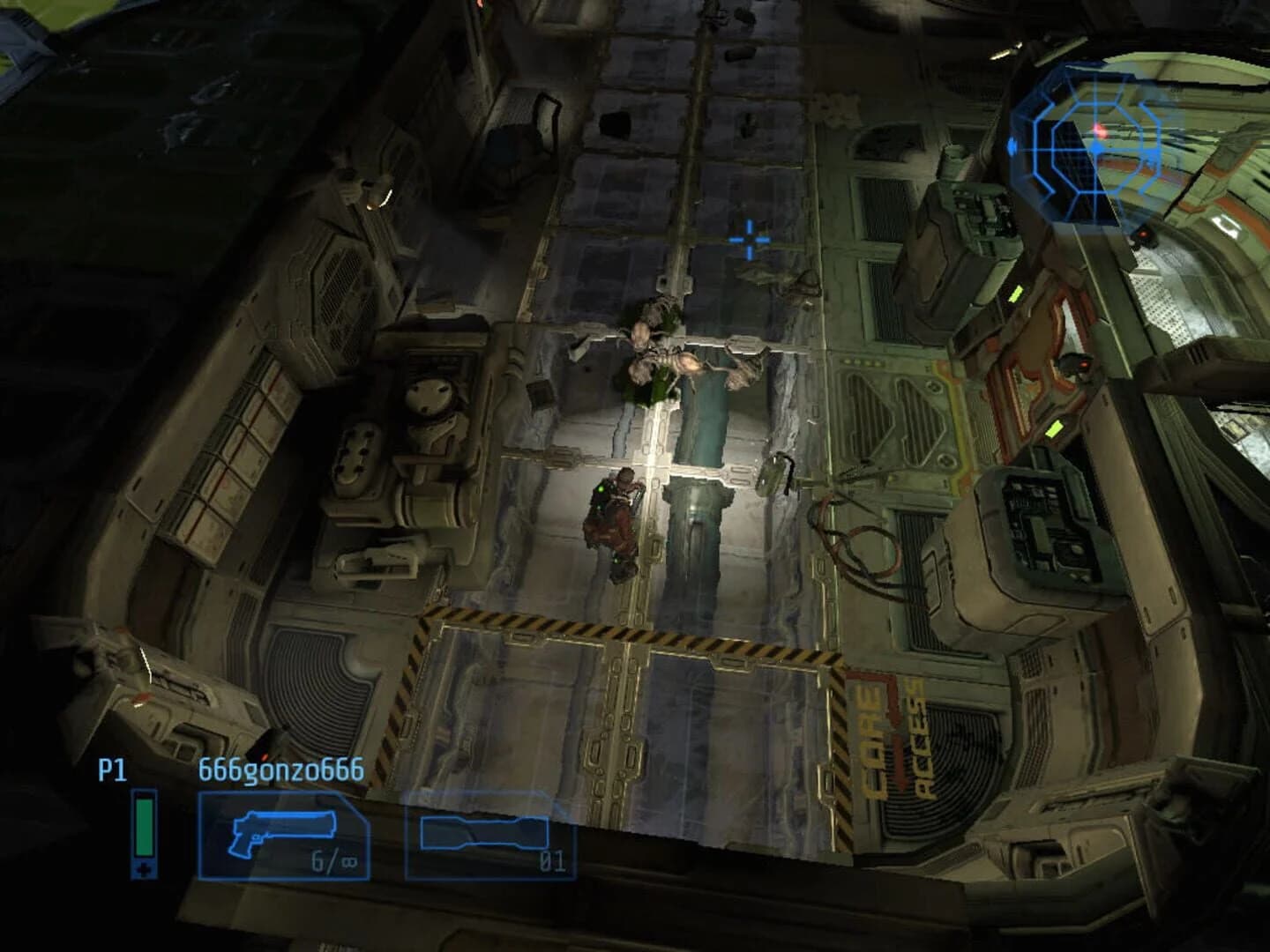Screen dimensions: 1270x952
Task: Click the ammo counter reading 6
Action: point(317,859)
